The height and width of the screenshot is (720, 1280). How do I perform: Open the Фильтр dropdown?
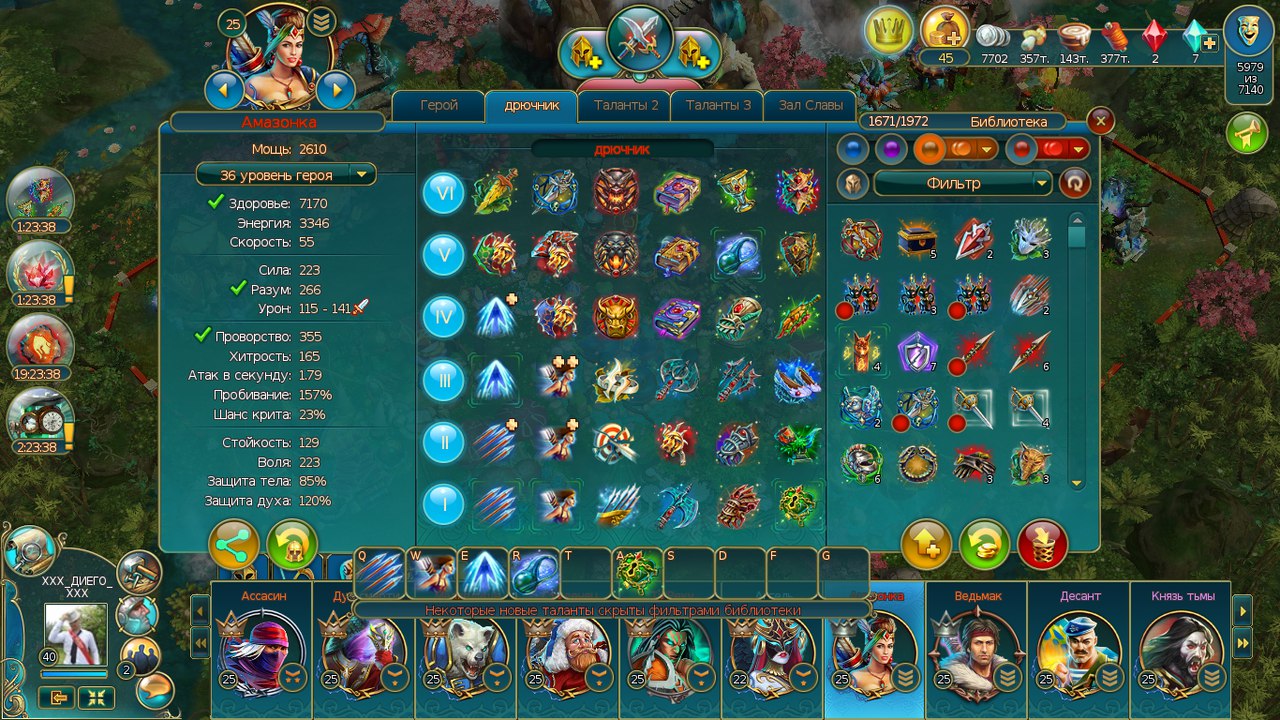coord(964,183)
